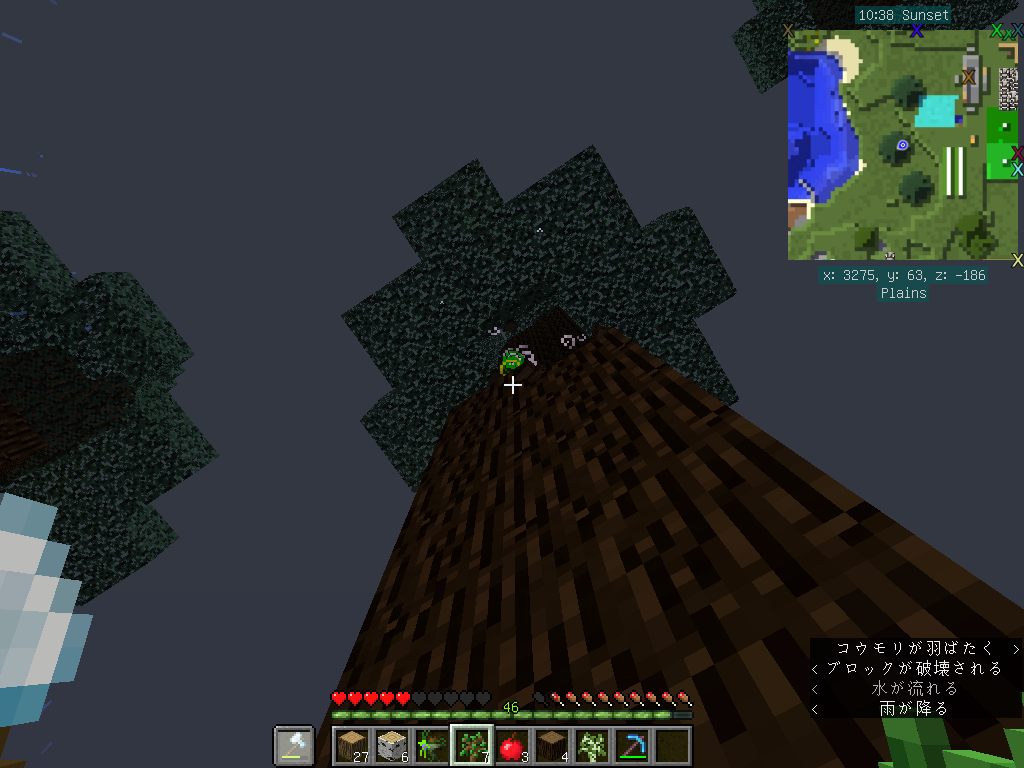Click the off-hand iron axe slot
The height and width of the screenshot is (768, 1024).
click(x=294, y=745)
